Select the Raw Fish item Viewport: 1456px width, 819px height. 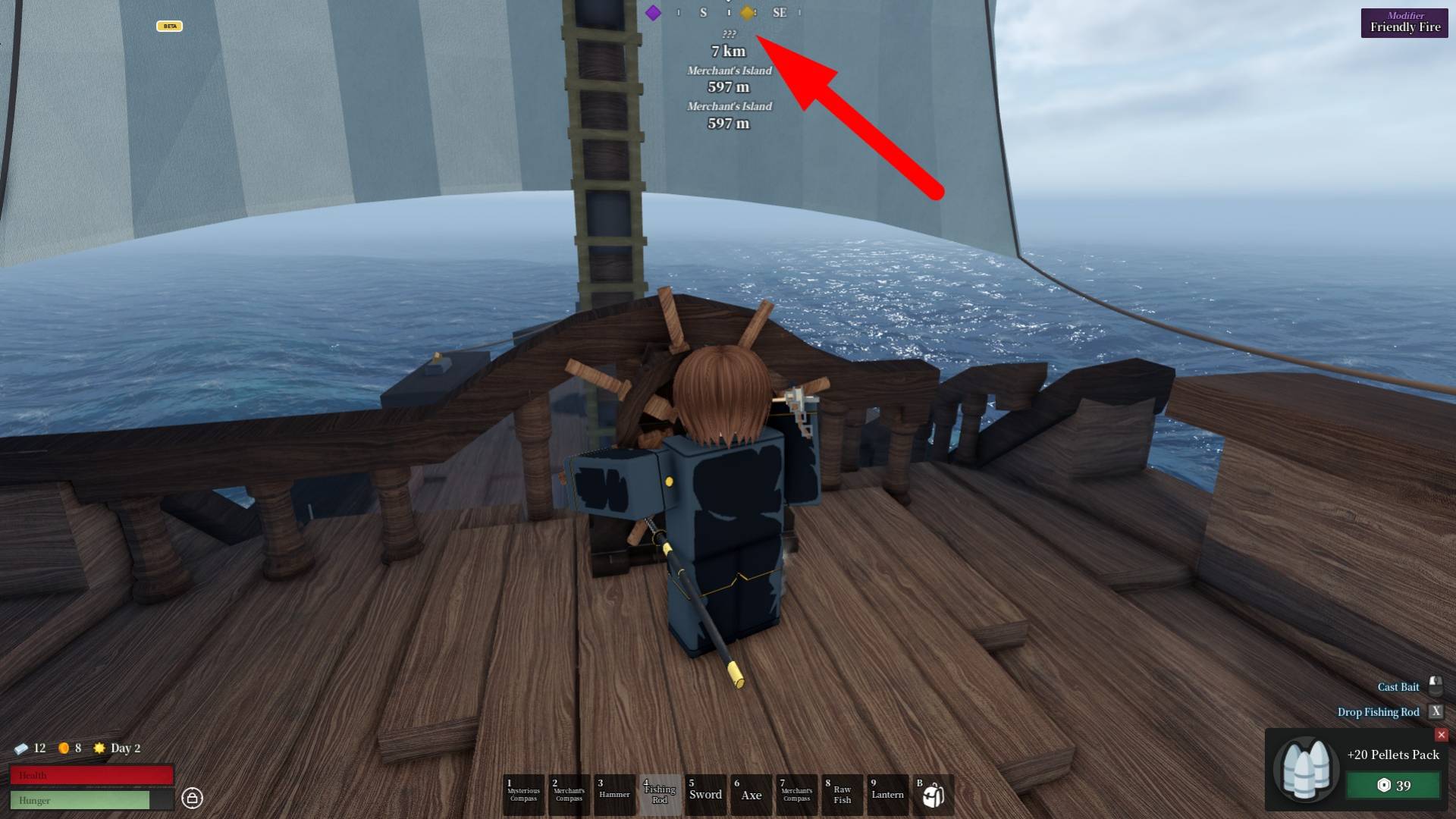[842, 794]
